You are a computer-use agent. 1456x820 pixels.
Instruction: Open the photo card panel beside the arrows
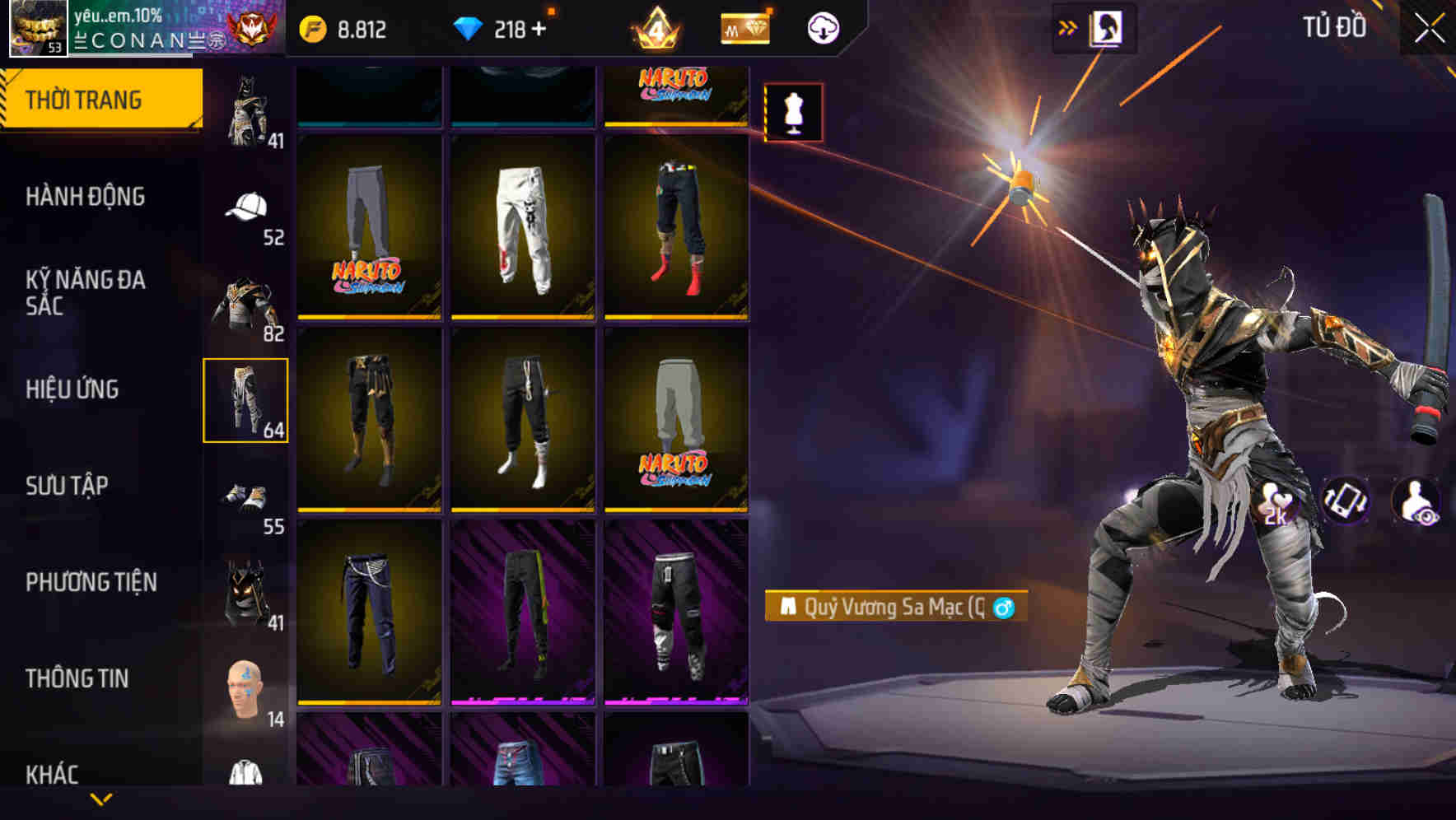coord(1108,26)
